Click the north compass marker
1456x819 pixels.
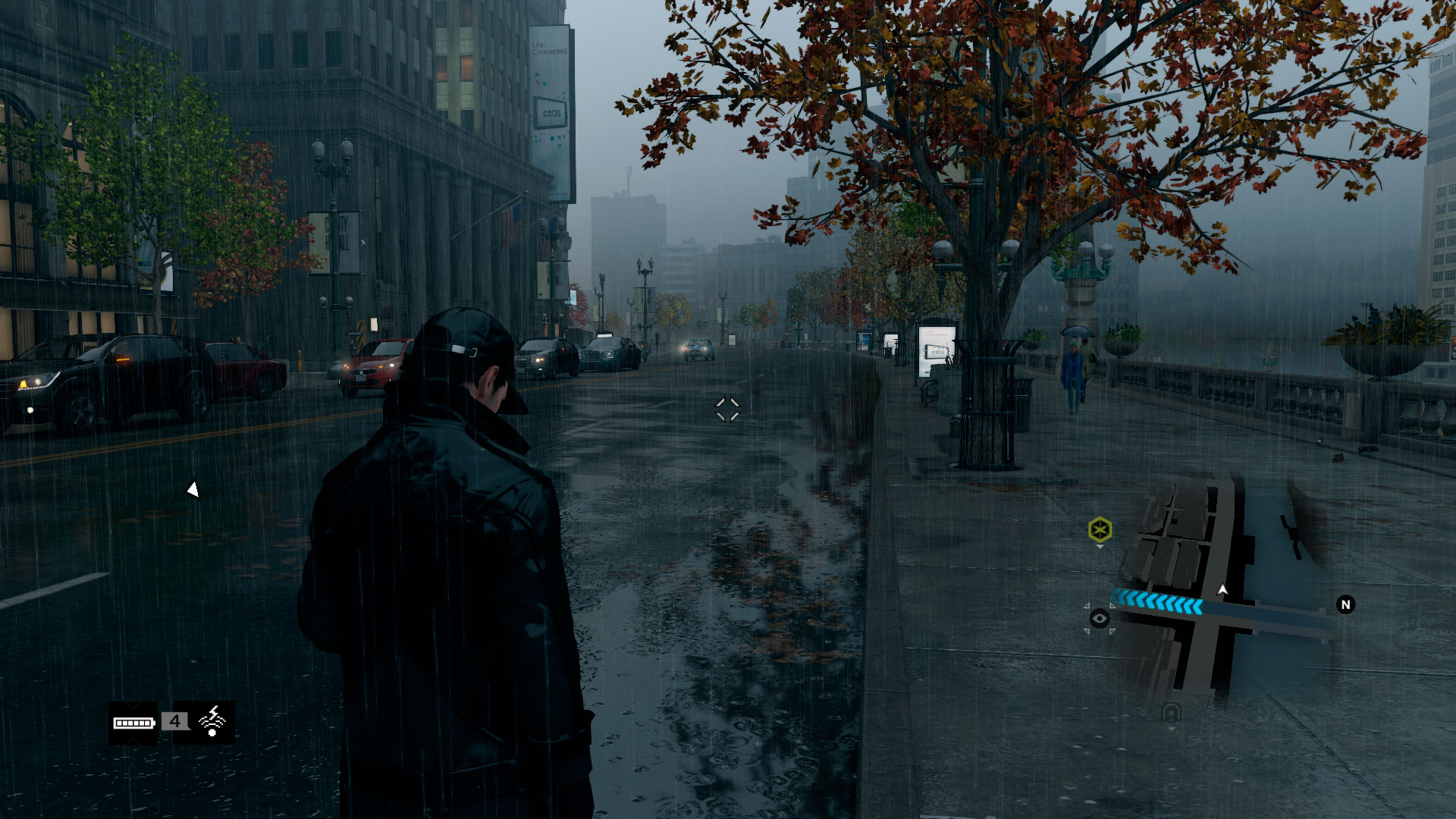click(1345, 604)
